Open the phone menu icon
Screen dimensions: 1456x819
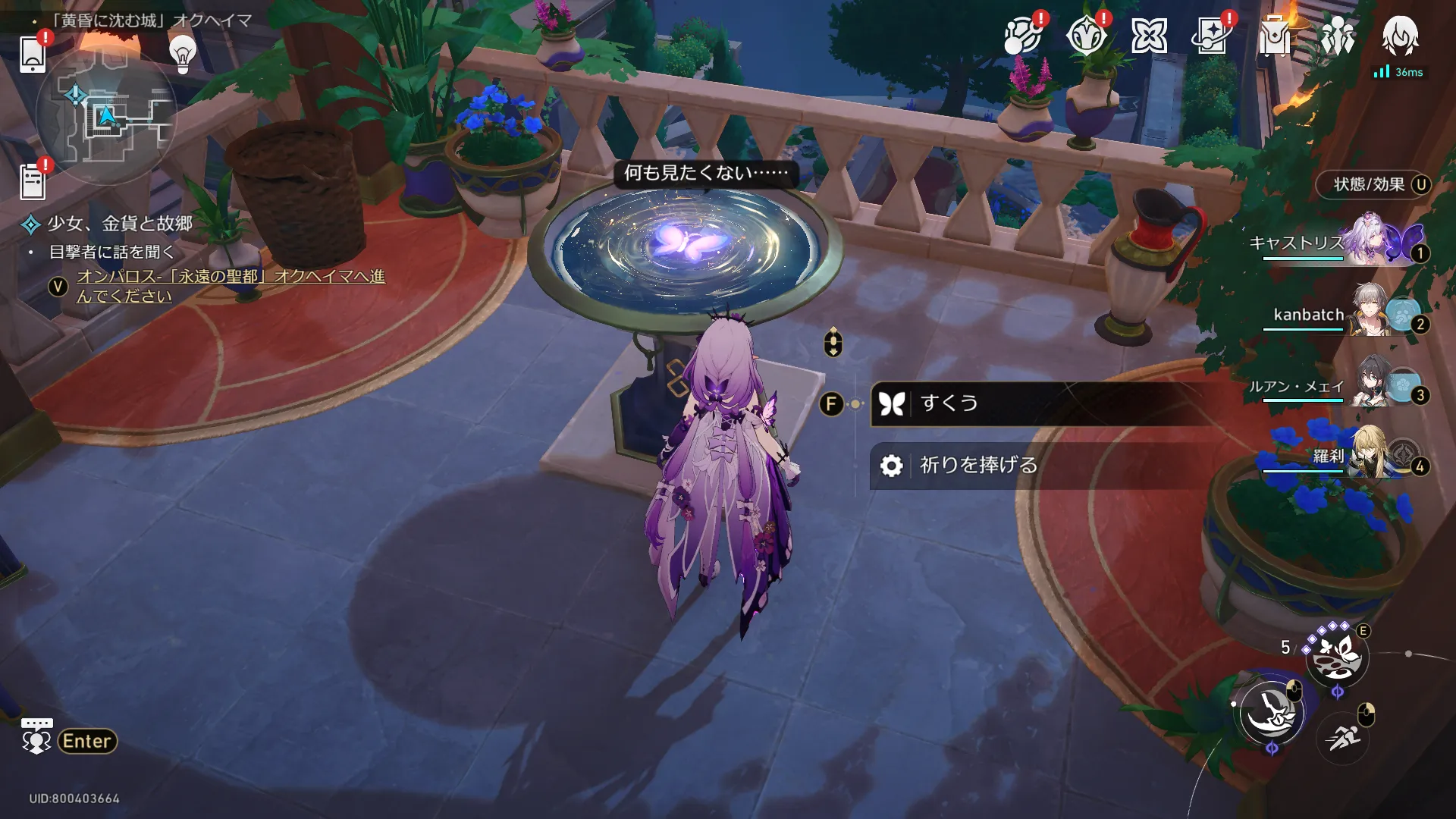33,53
